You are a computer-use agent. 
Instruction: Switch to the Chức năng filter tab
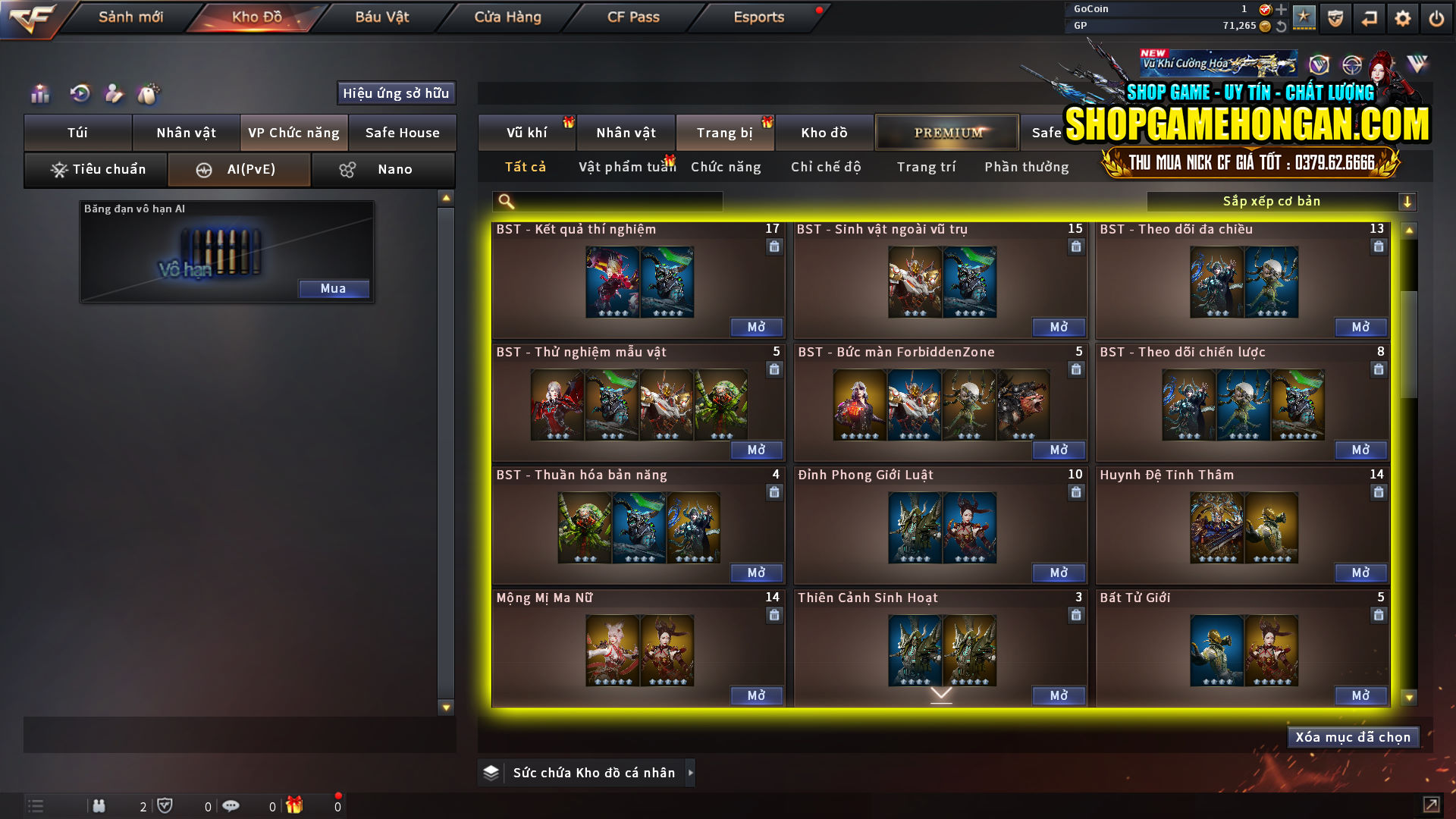[x=725, y=167]
